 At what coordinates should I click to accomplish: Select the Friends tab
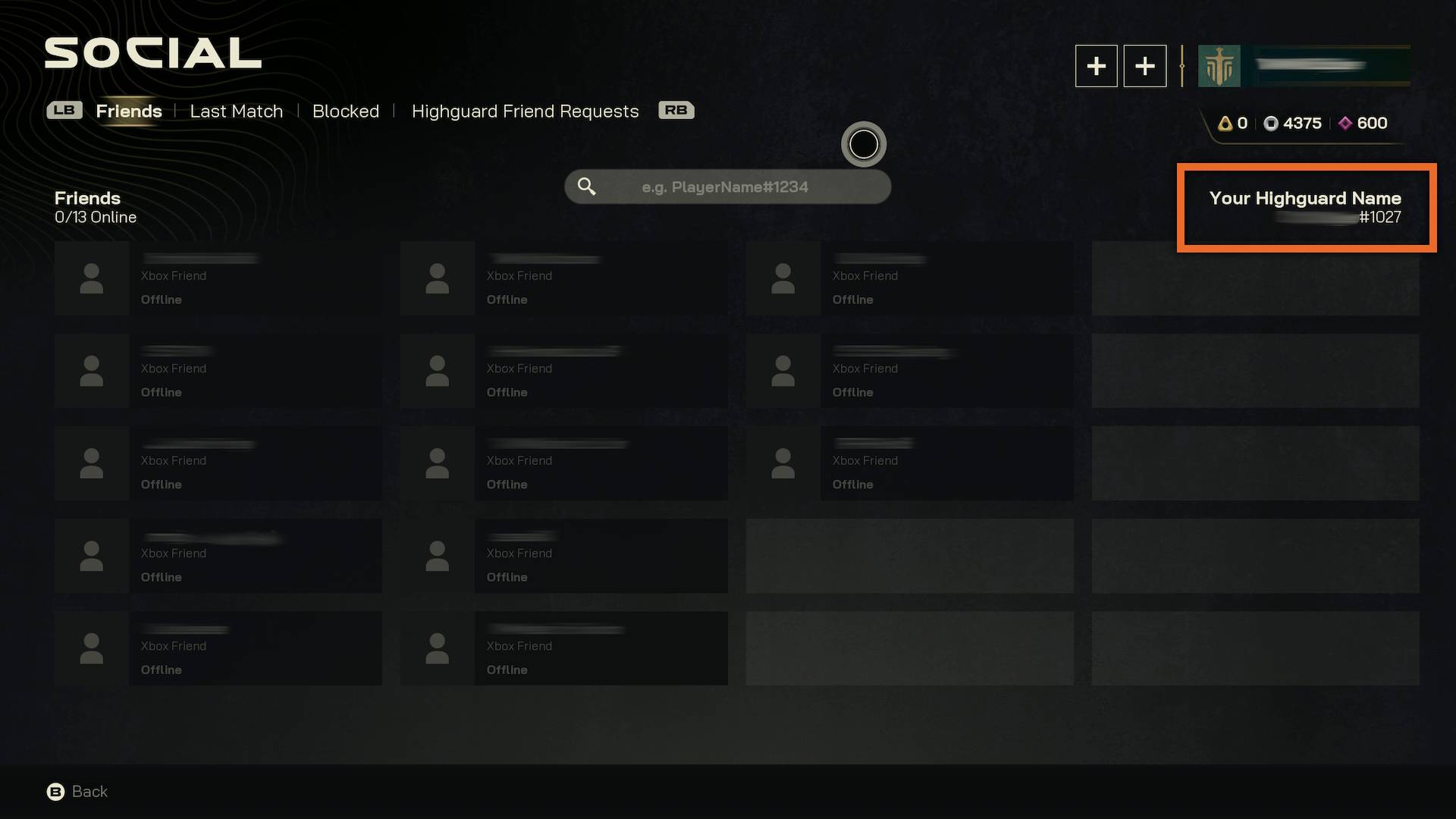click(x=128, y=111)
